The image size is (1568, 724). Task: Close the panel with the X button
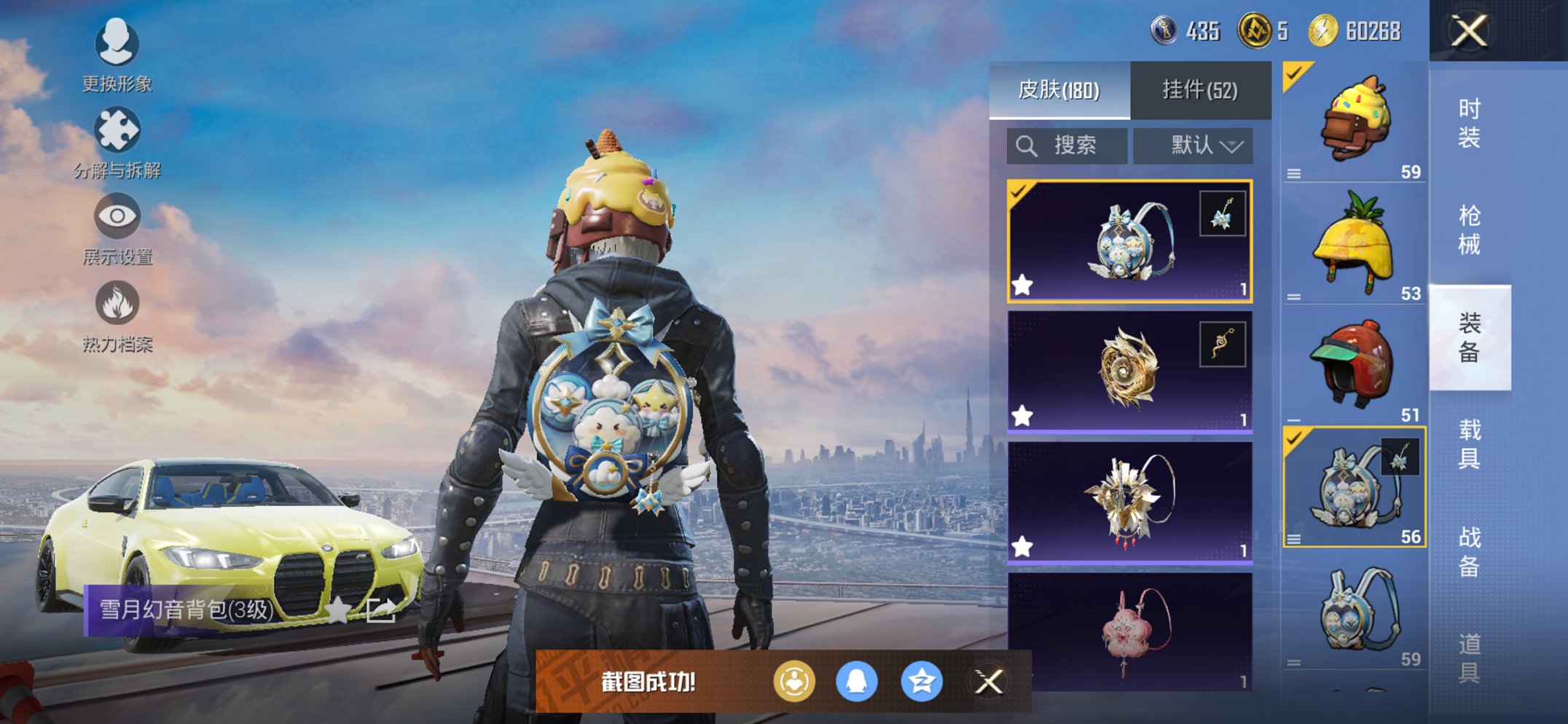[x=1470, y=31]
